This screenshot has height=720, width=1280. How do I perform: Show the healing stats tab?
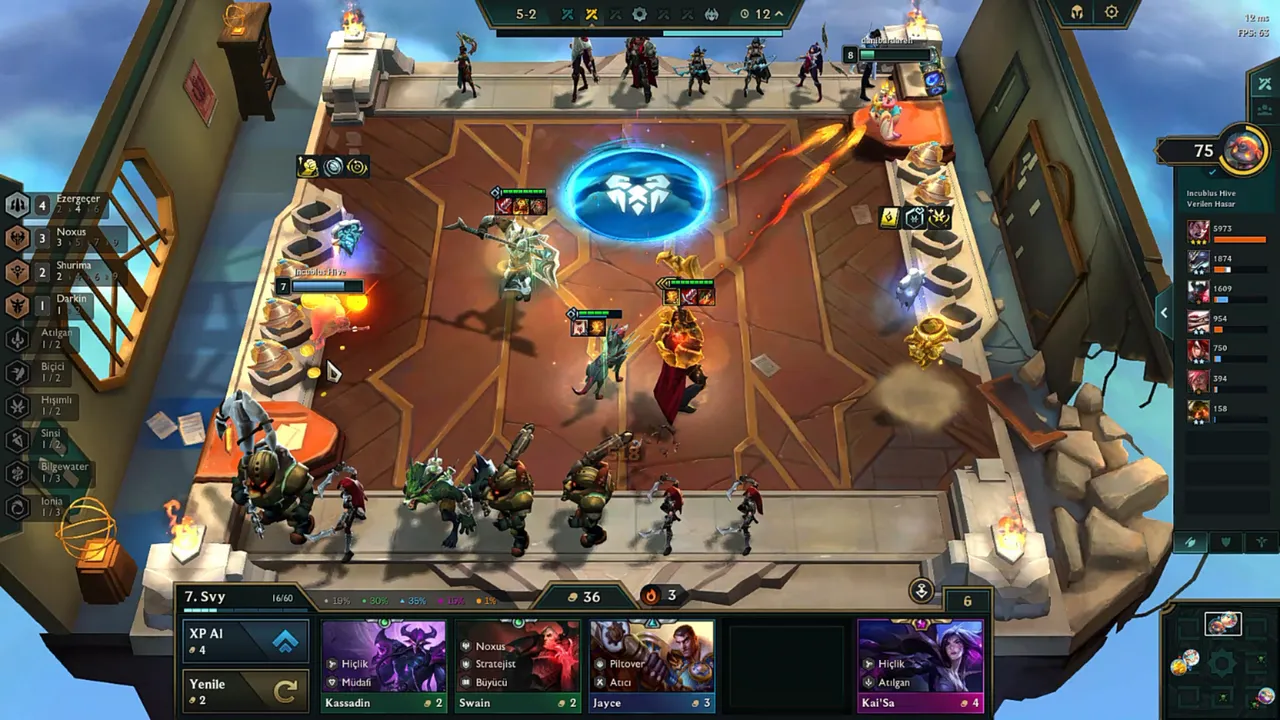click(x=1261, y=542)
